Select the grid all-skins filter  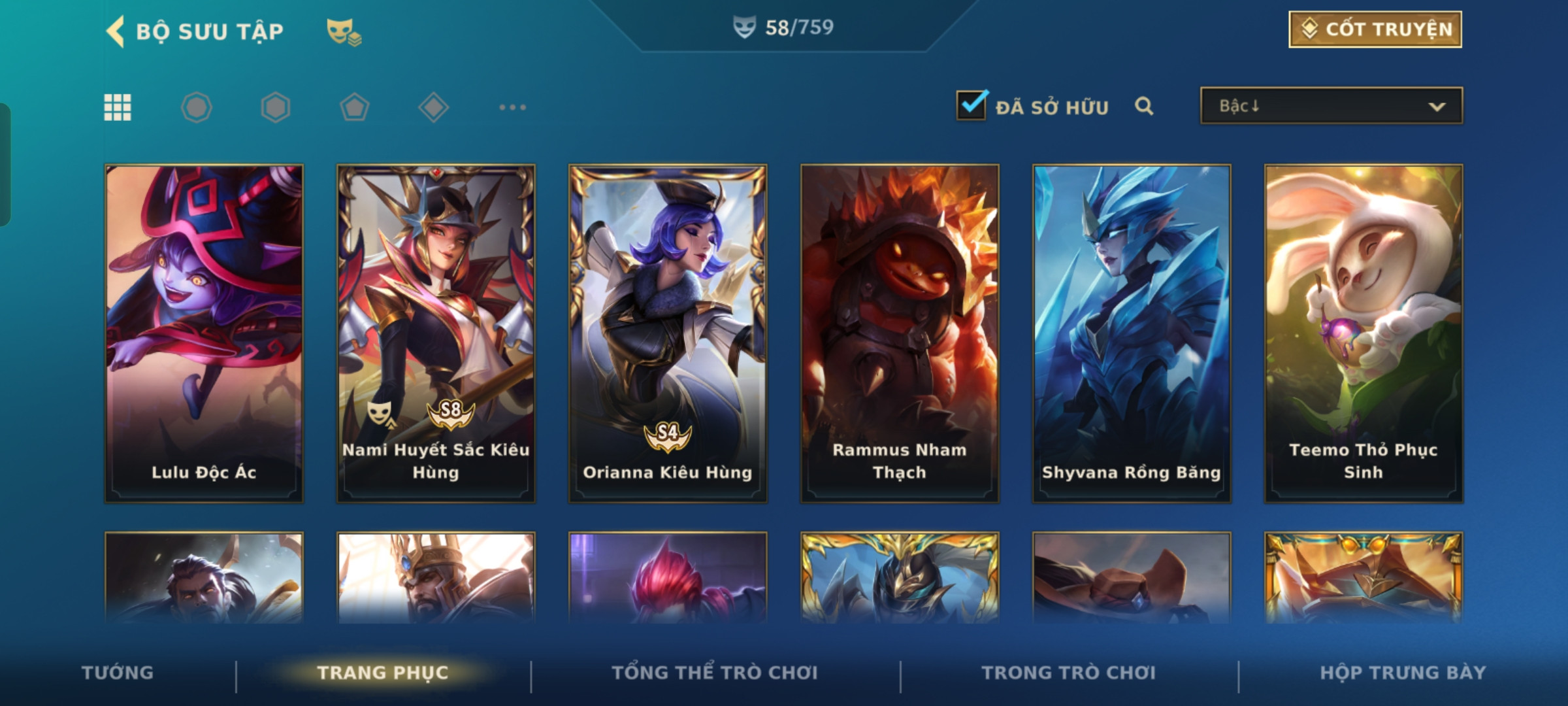tap(118, 107)
